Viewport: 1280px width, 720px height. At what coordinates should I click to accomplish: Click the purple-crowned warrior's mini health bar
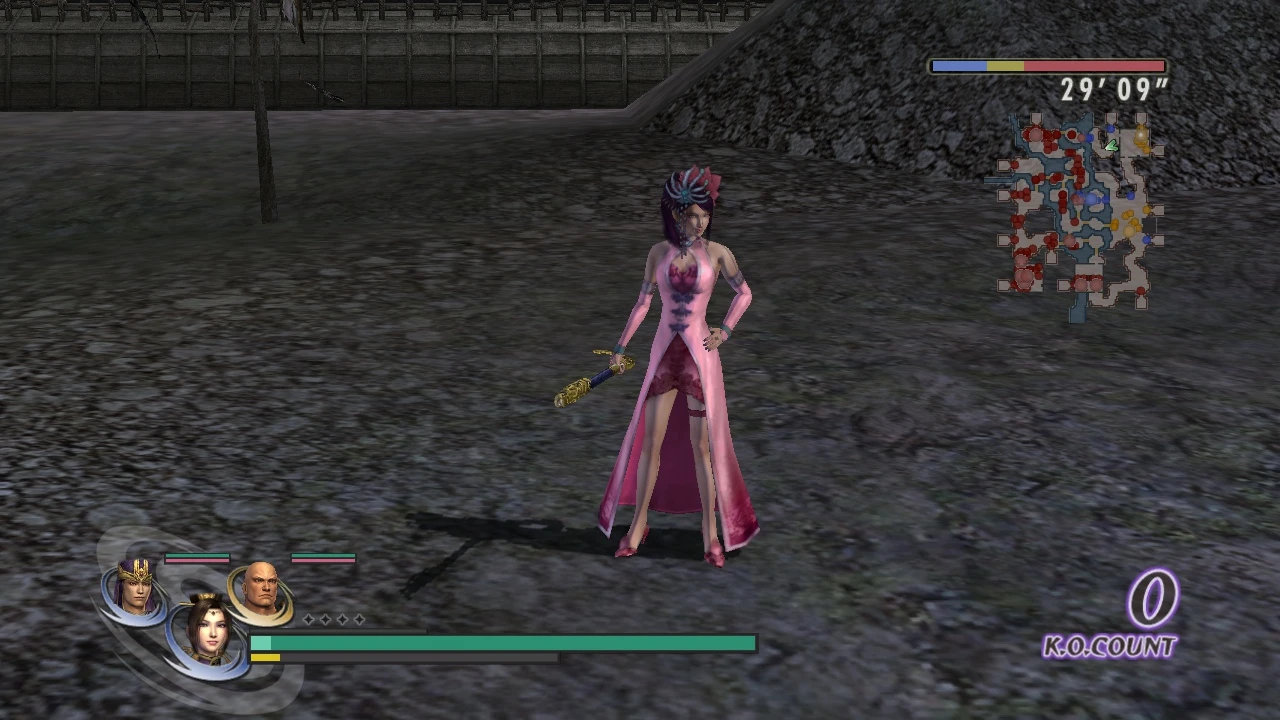tap(197, 557)
